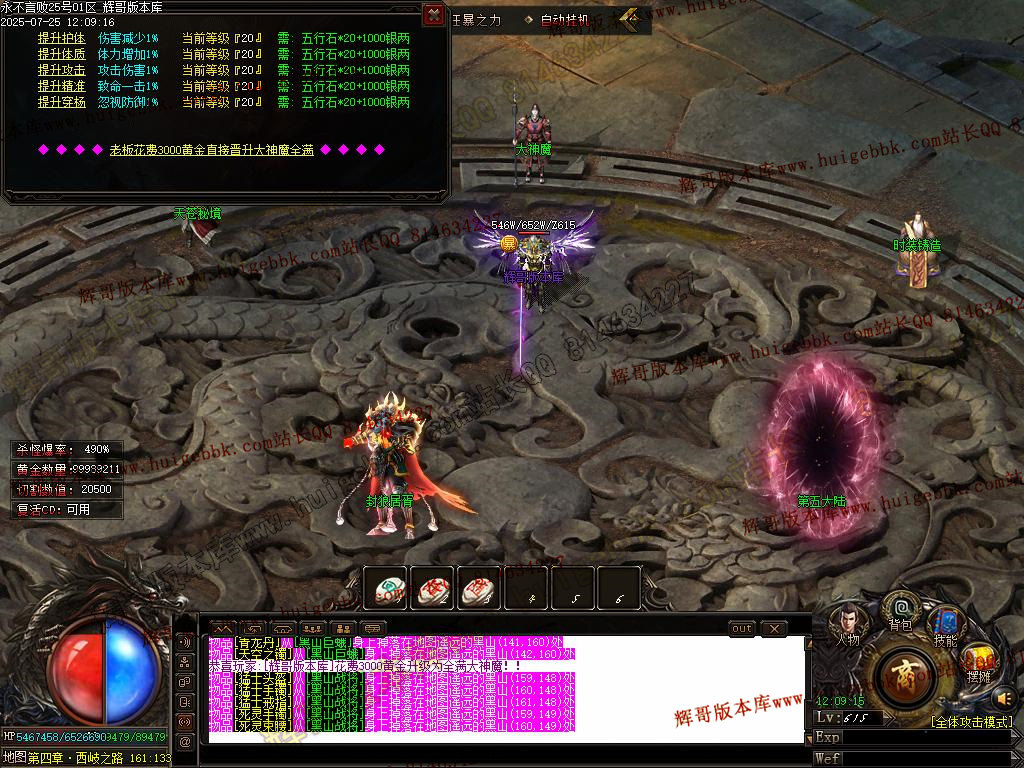Click the chat window's out button
This screenshot has width=1024, height=768.
741,629
